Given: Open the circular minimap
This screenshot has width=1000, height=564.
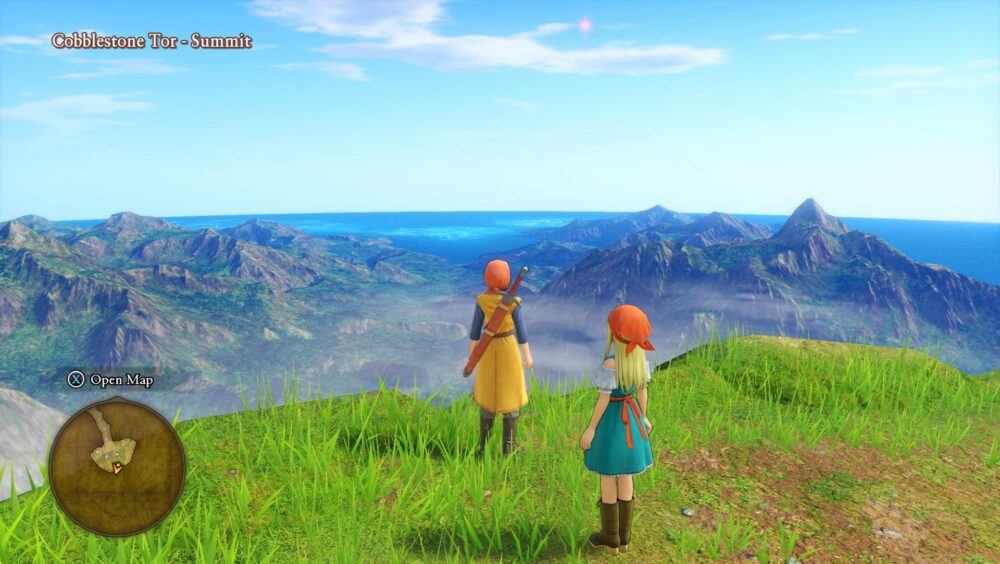Looking at the screenshot, I should coord(116,465).
